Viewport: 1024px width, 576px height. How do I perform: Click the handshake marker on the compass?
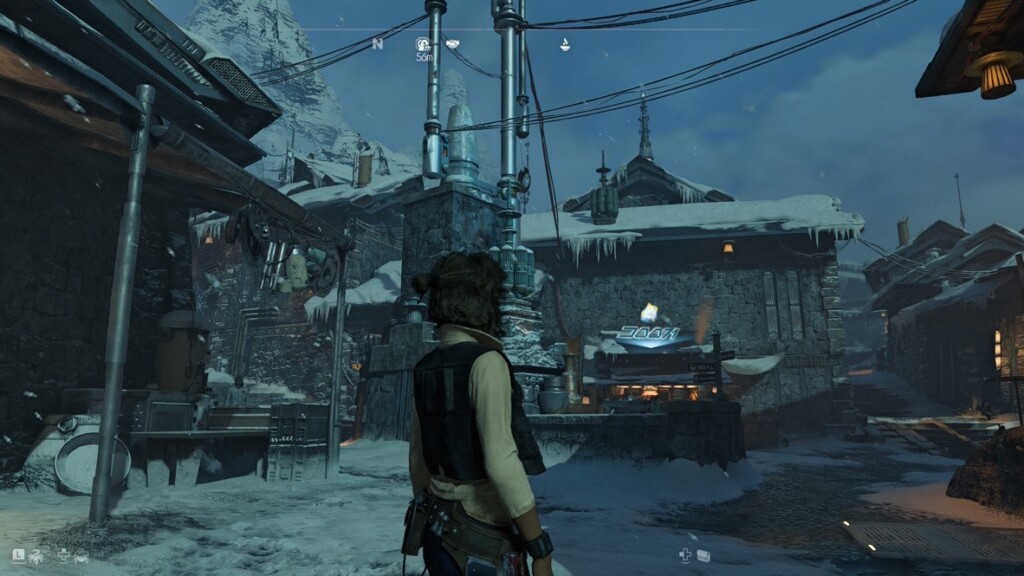(453, 44)
